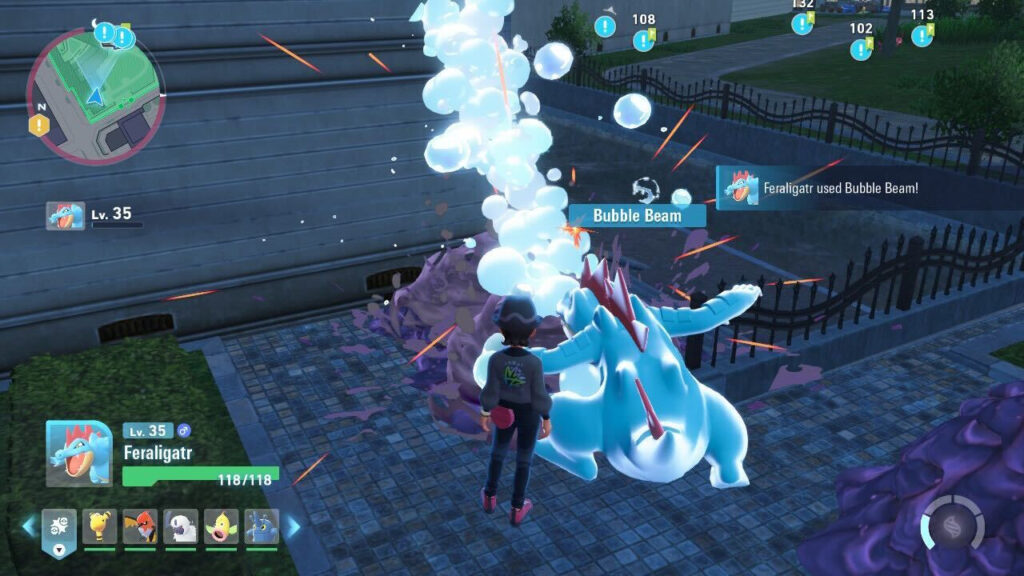This screenshot has width=1024, height=576.
Task: Open the Poké Ball selector slot
Action: pos(59,529)
